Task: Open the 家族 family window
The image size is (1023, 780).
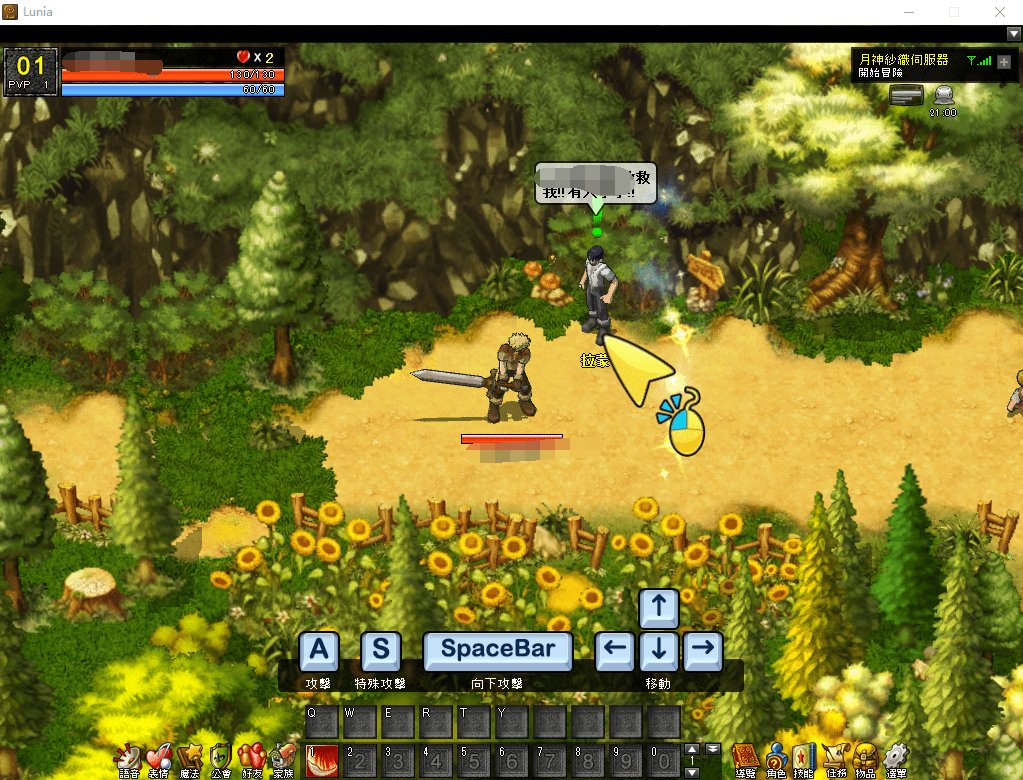Action: tap(283, 759)
